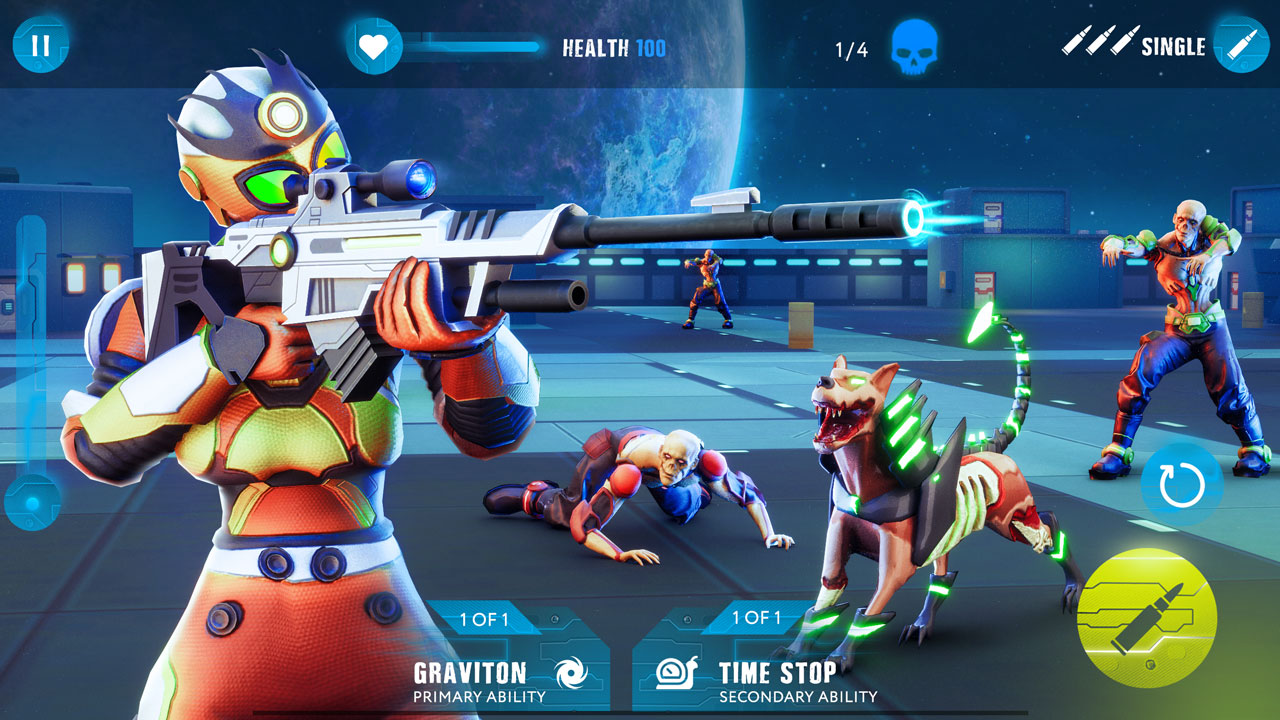Viewport: 1280px width, 720px height.
Task: Select the heart icon on the health bar
Action: (x=371, y=44)
